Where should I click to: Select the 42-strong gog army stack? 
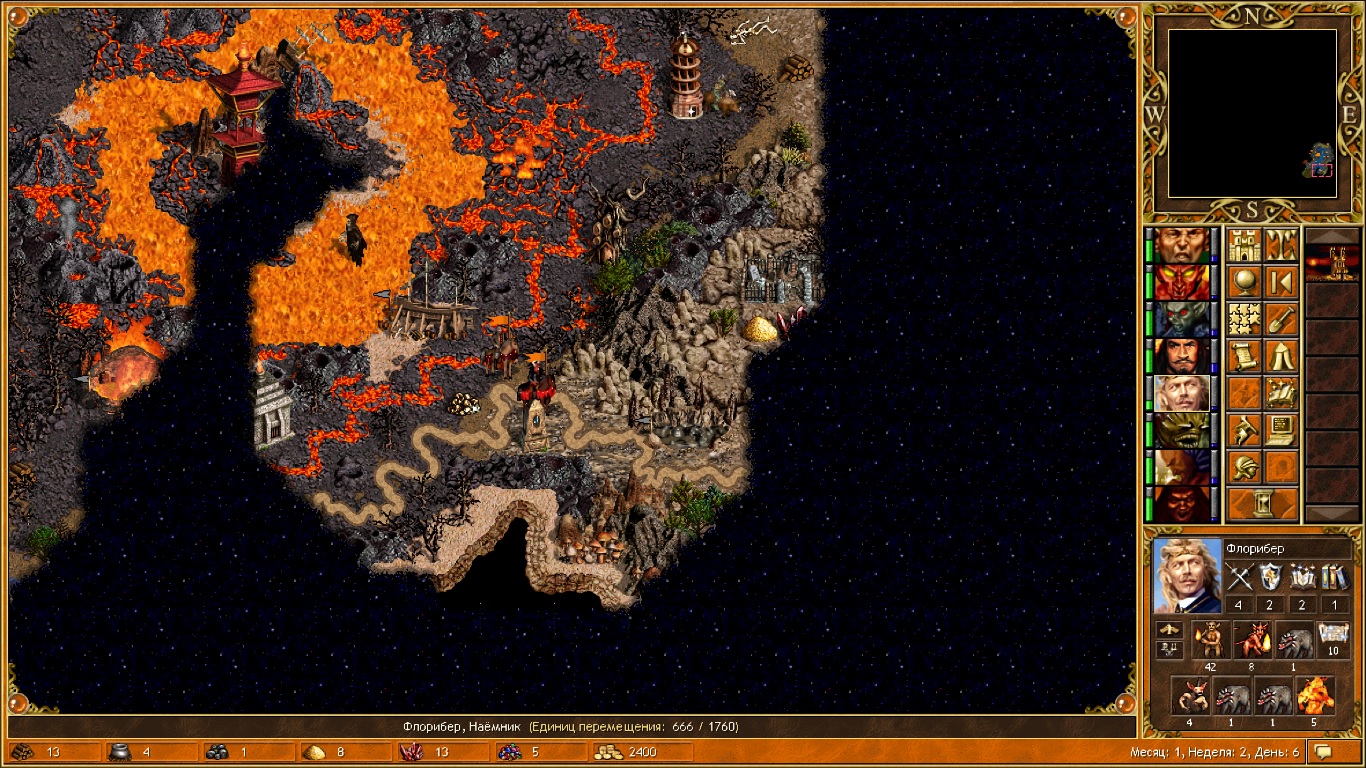(1212, 638)
